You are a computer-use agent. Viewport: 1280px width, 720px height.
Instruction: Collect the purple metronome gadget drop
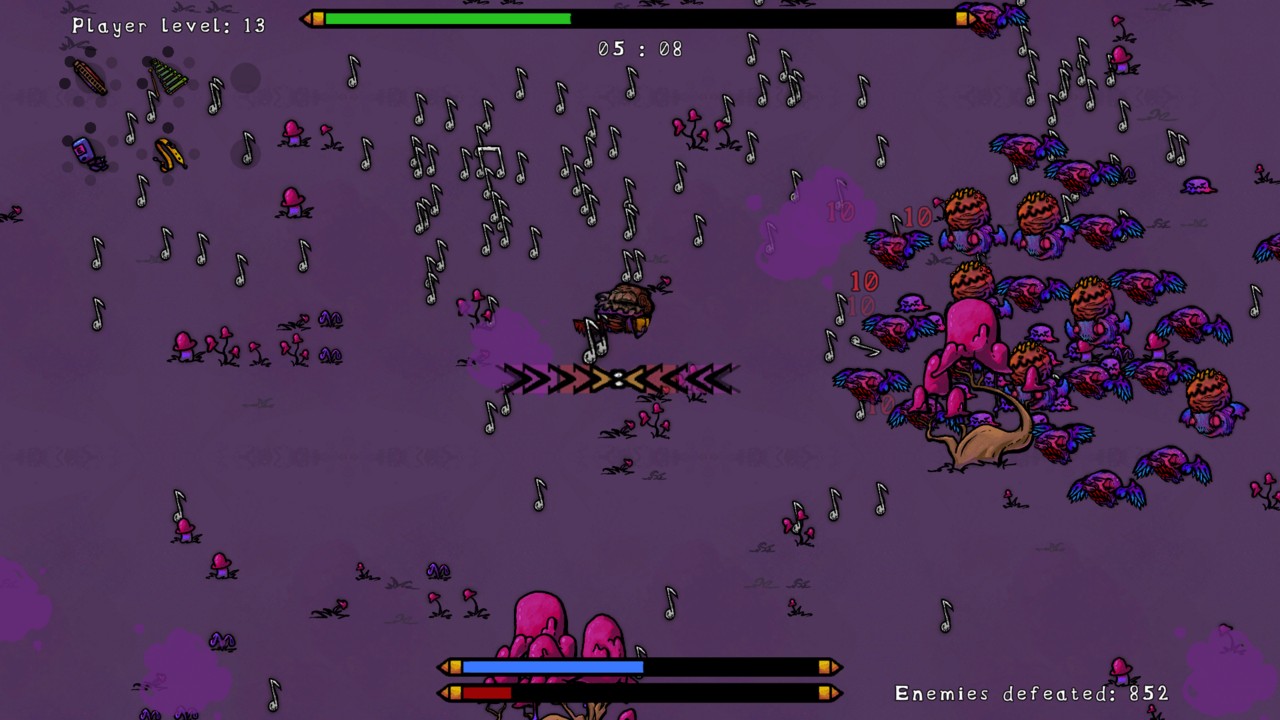pyautogui.click(x=83, y=150)
